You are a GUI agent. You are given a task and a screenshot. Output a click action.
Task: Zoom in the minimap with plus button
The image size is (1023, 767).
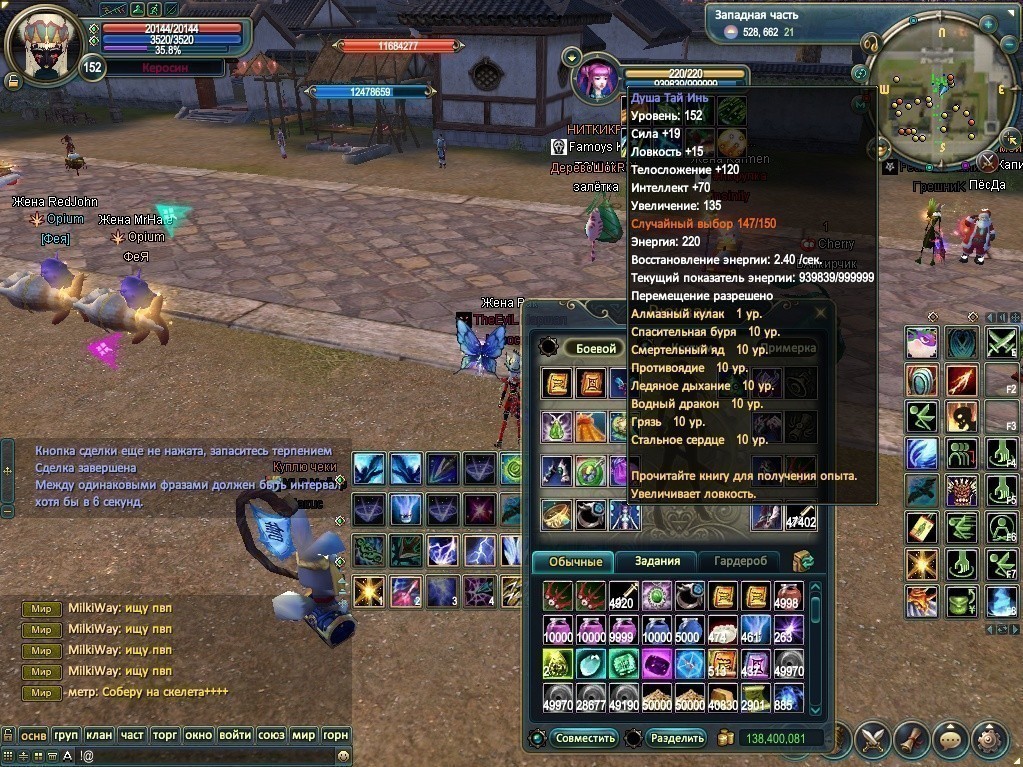987,23
